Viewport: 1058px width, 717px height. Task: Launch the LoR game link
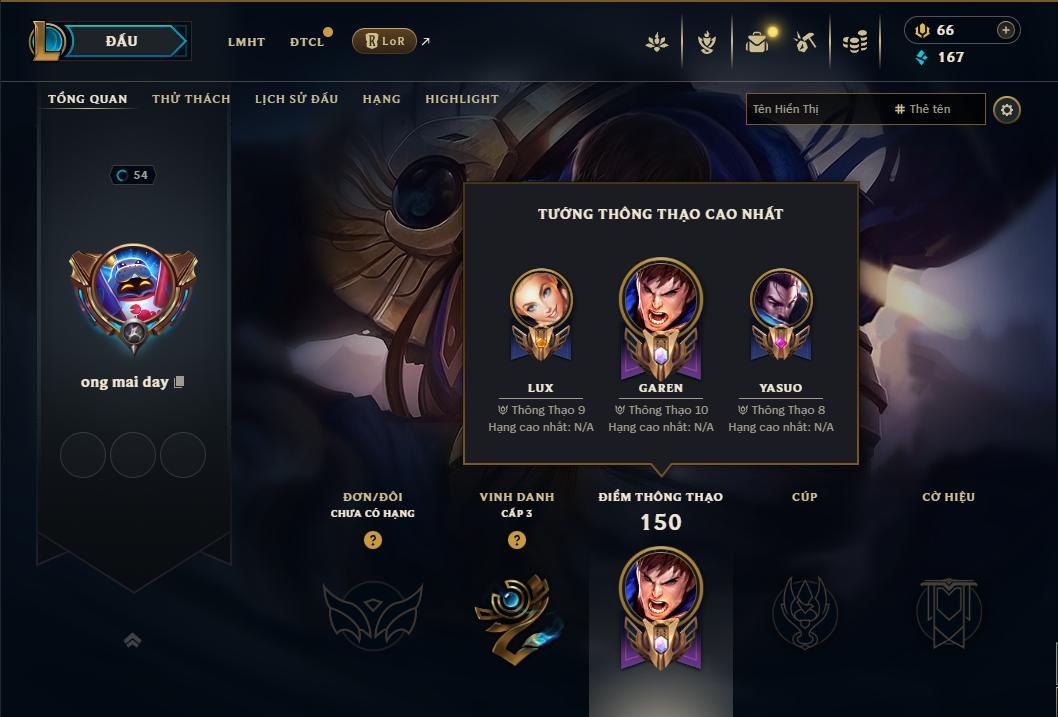[x=384, y=41]
